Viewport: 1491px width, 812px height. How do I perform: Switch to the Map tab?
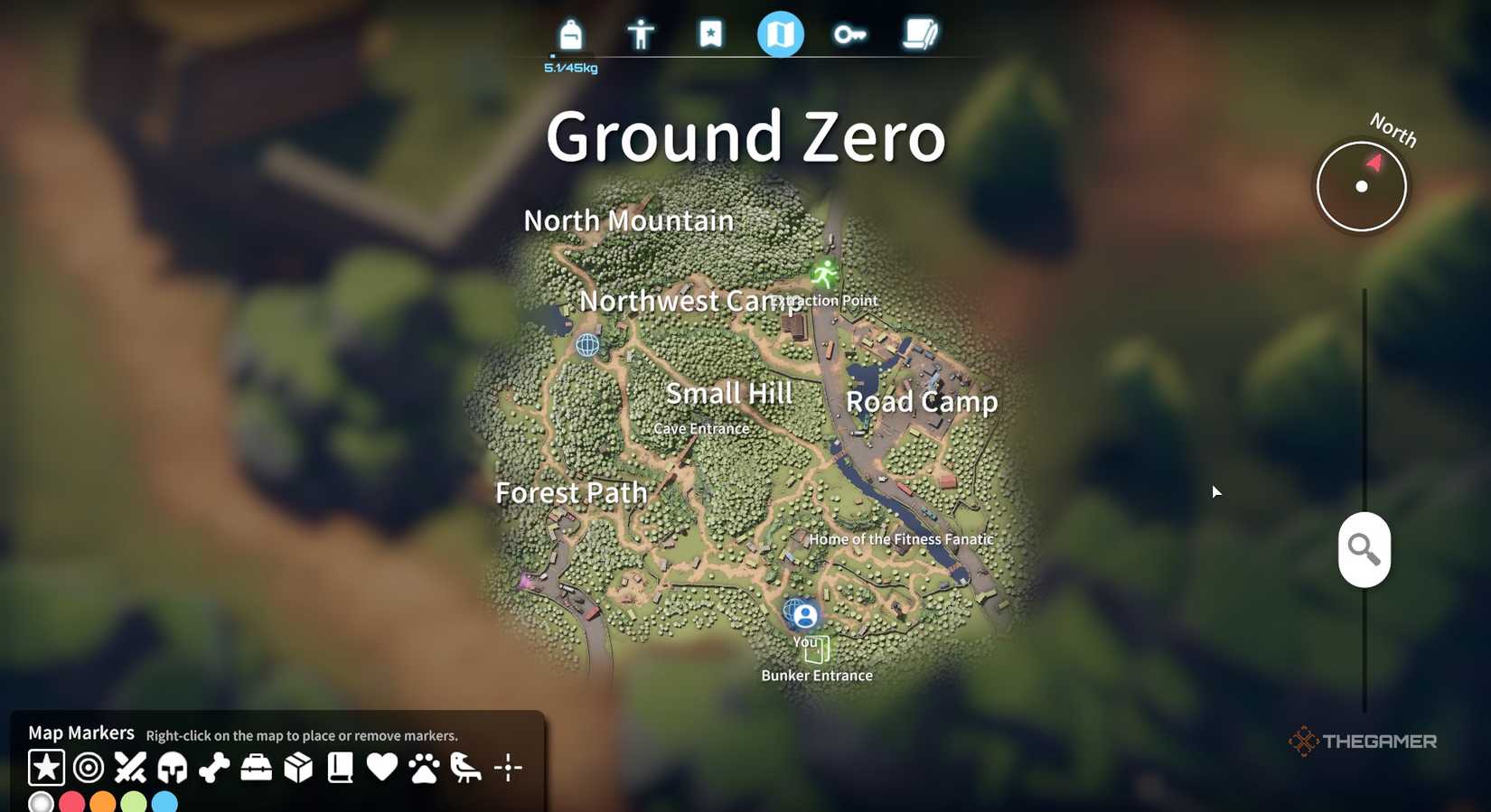(780, 34)
